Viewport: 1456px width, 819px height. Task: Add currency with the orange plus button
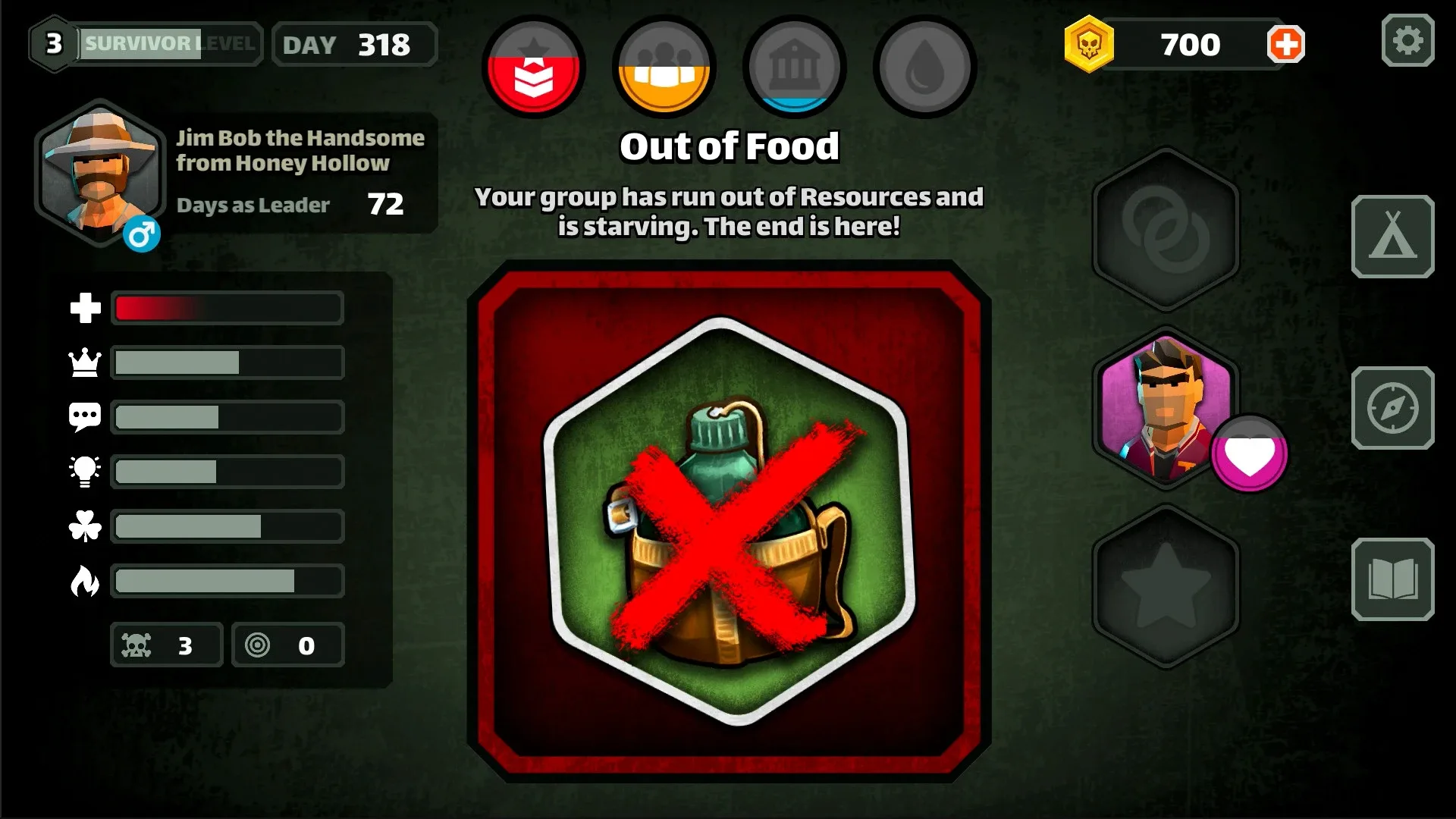click(1285, 44)
